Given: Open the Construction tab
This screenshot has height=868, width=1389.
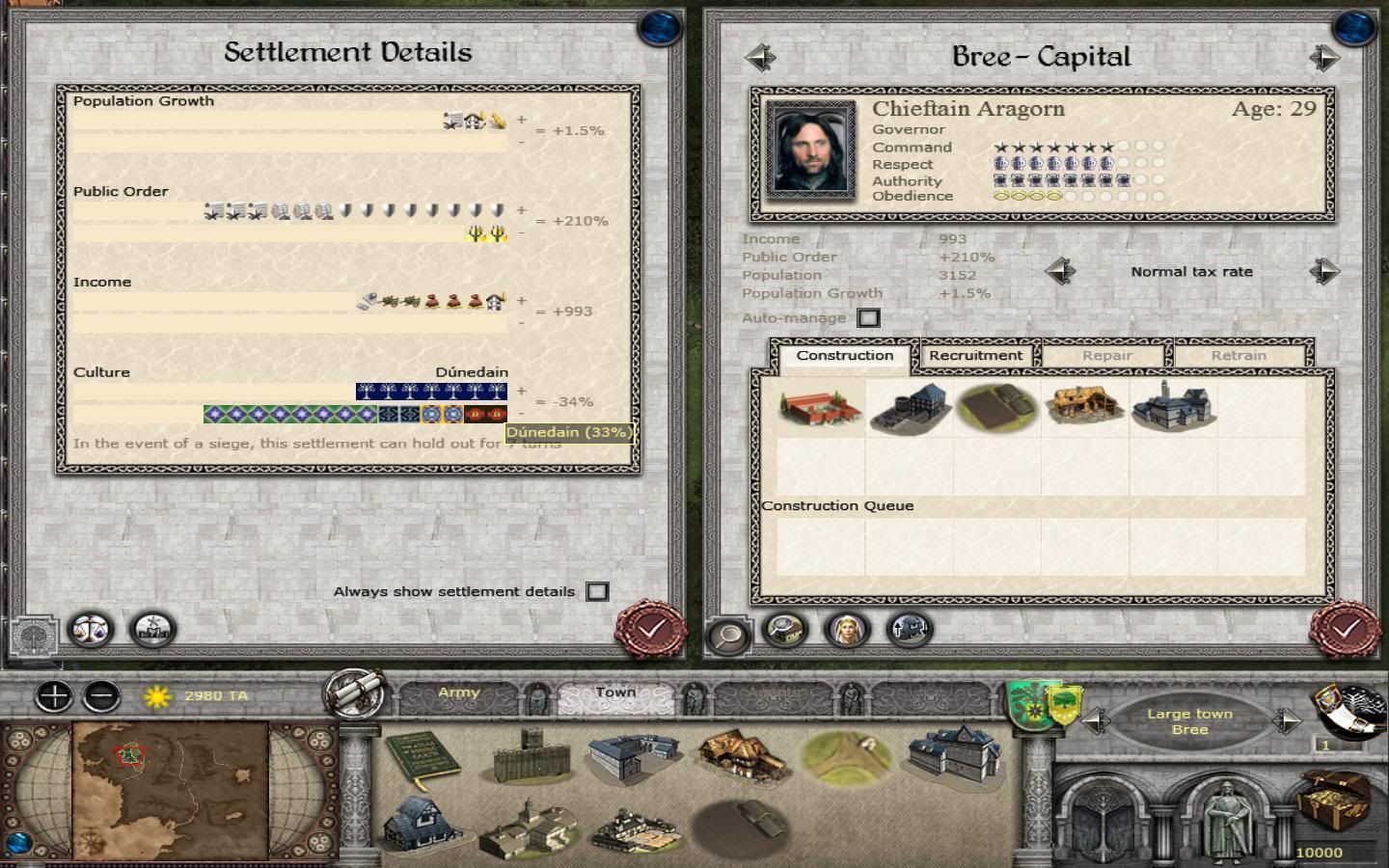Looking at the screenshot, I should pos(844,356).
